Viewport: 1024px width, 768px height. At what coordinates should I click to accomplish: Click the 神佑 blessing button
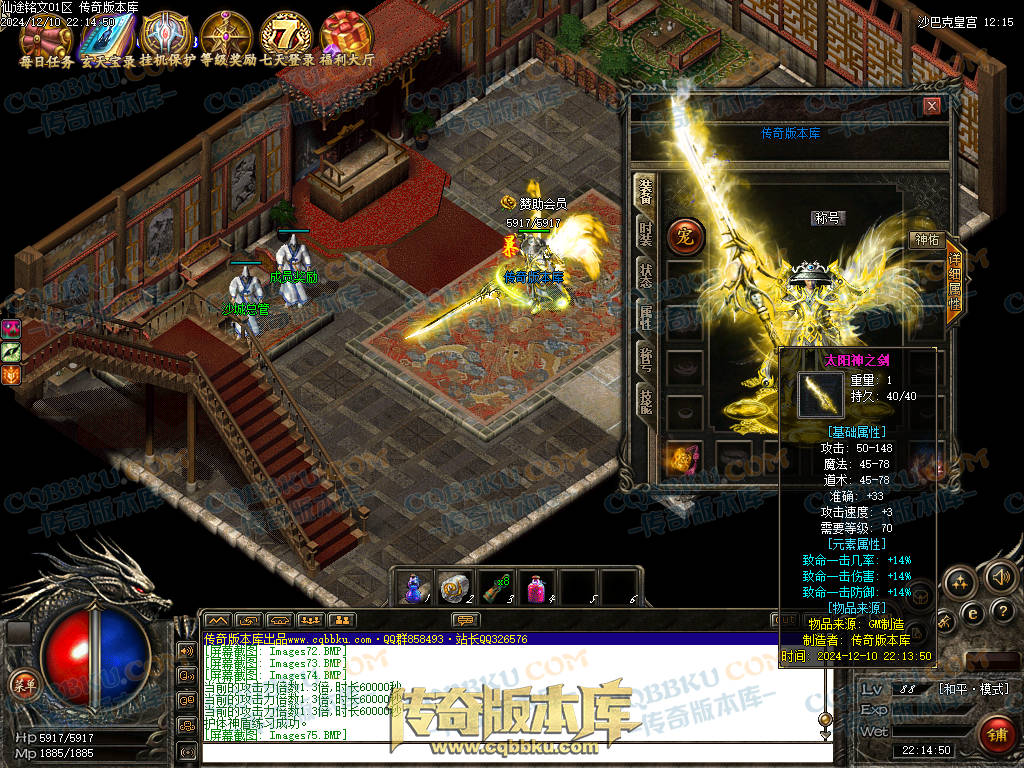click(925, 239)
